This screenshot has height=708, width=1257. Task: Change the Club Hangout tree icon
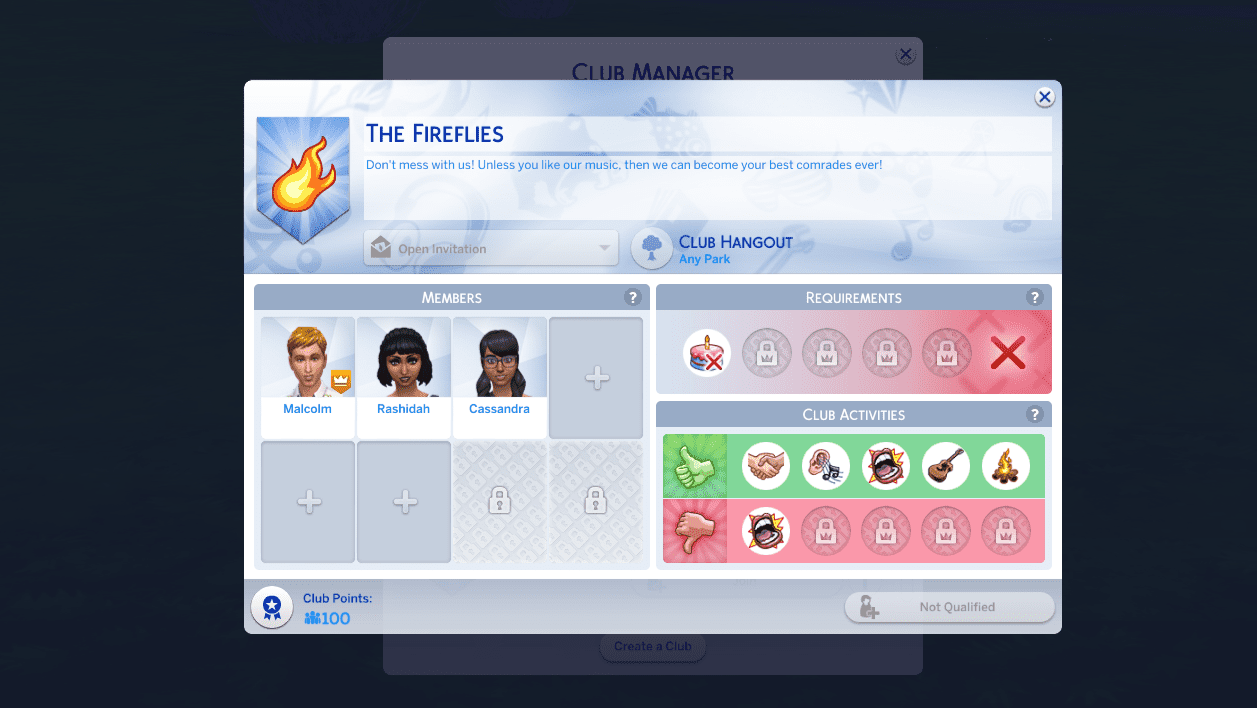652,249
